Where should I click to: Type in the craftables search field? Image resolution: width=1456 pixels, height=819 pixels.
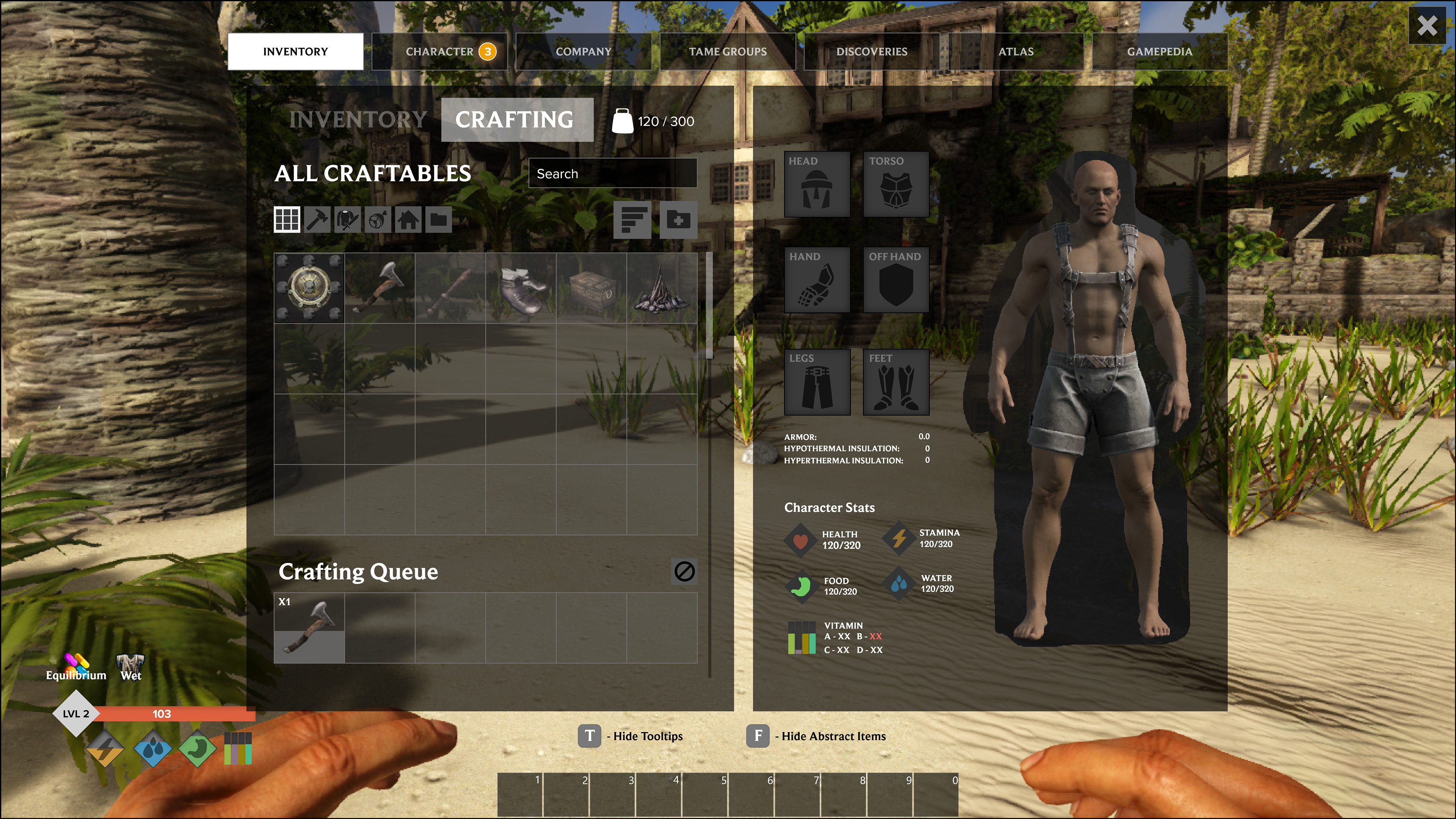[x=612, y=173]
